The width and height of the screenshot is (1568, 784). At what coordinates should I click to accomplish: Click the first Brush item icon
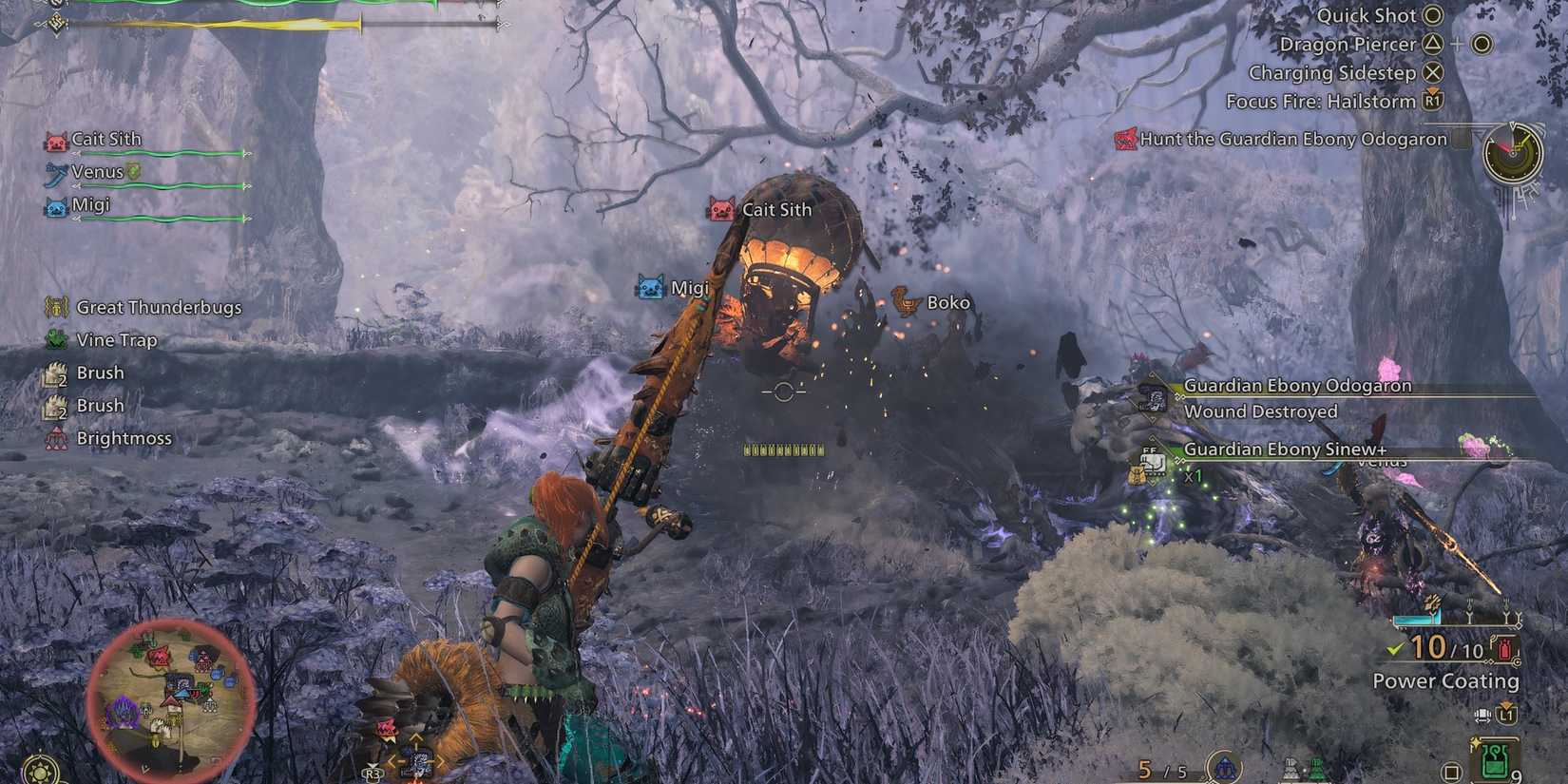point(54,372)
